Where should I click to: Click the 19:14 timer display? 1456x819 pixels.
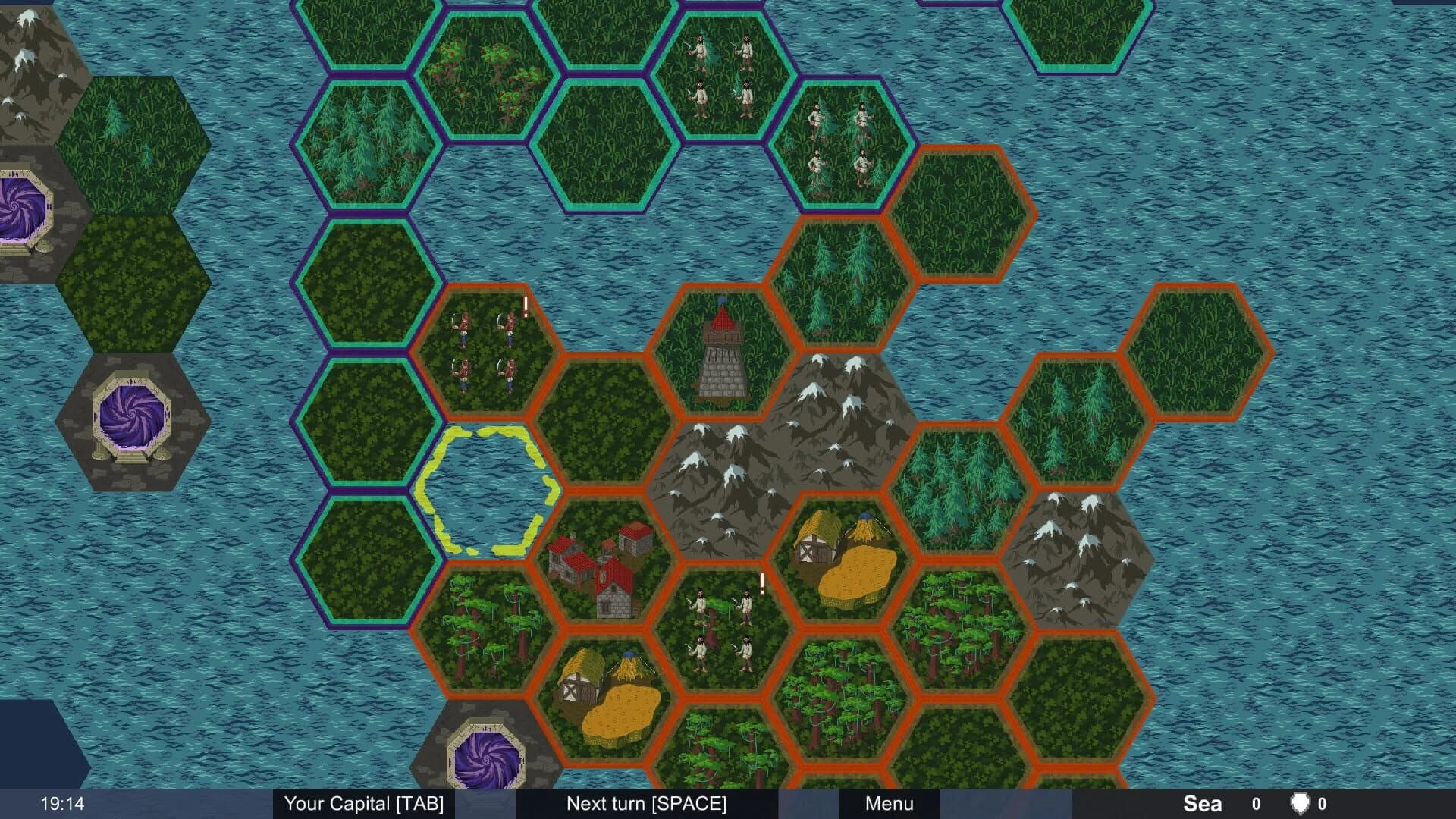click(x=61, y=802)
